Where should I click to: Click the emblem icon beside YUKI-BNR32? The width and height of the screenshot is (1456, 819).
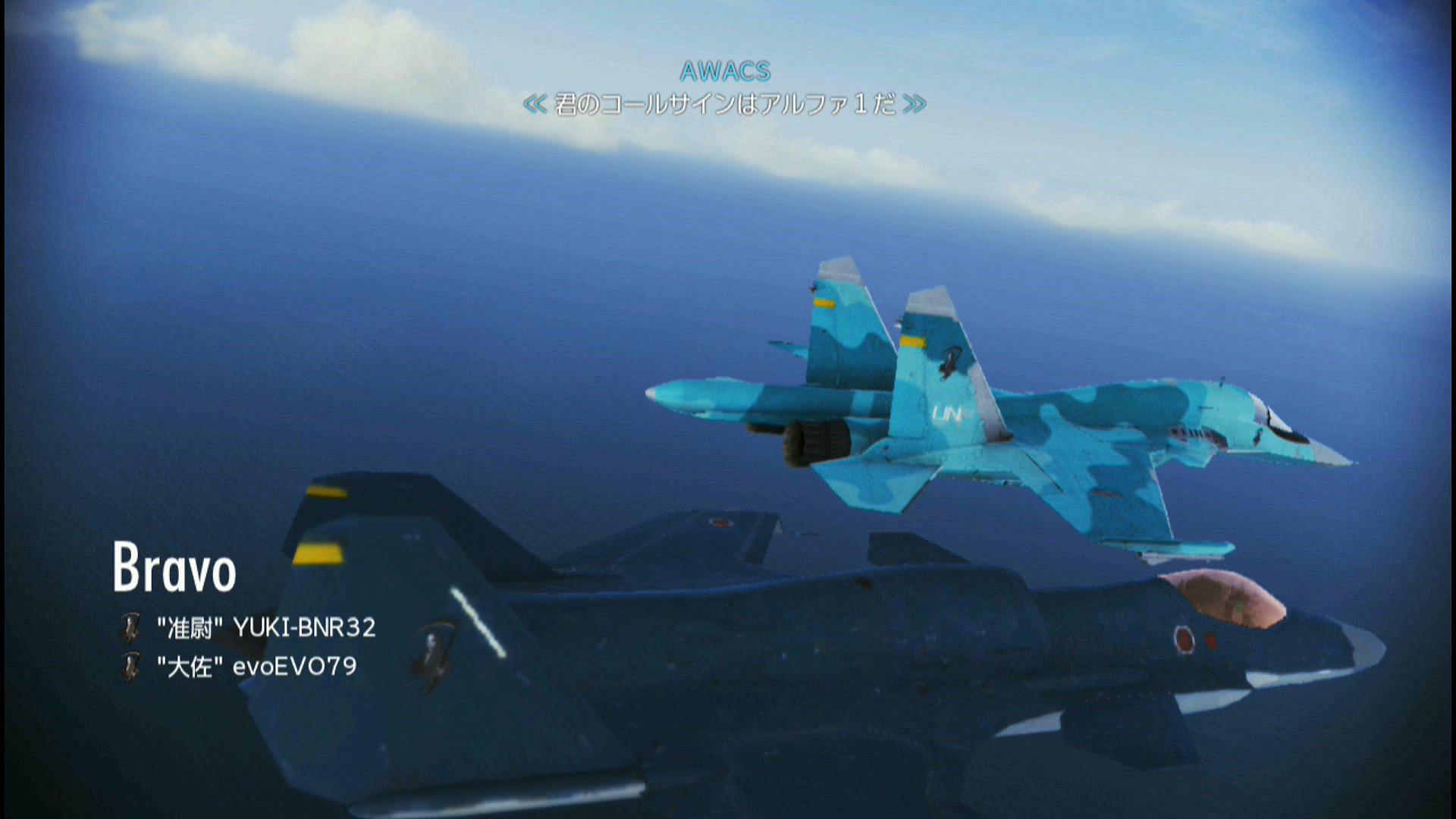point(132,628)
